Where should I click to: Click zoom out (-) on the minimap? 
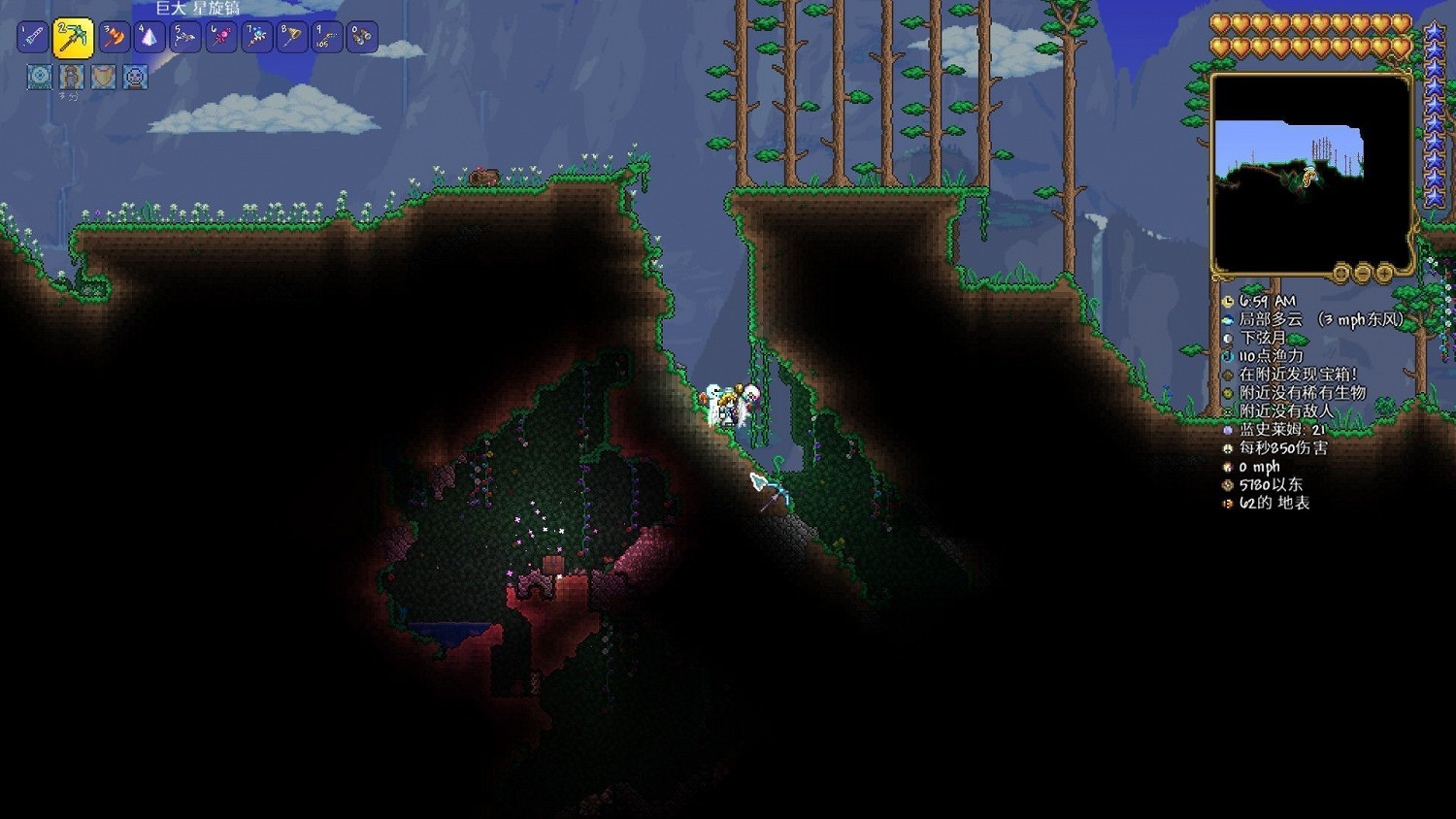tap(1363, 274)
